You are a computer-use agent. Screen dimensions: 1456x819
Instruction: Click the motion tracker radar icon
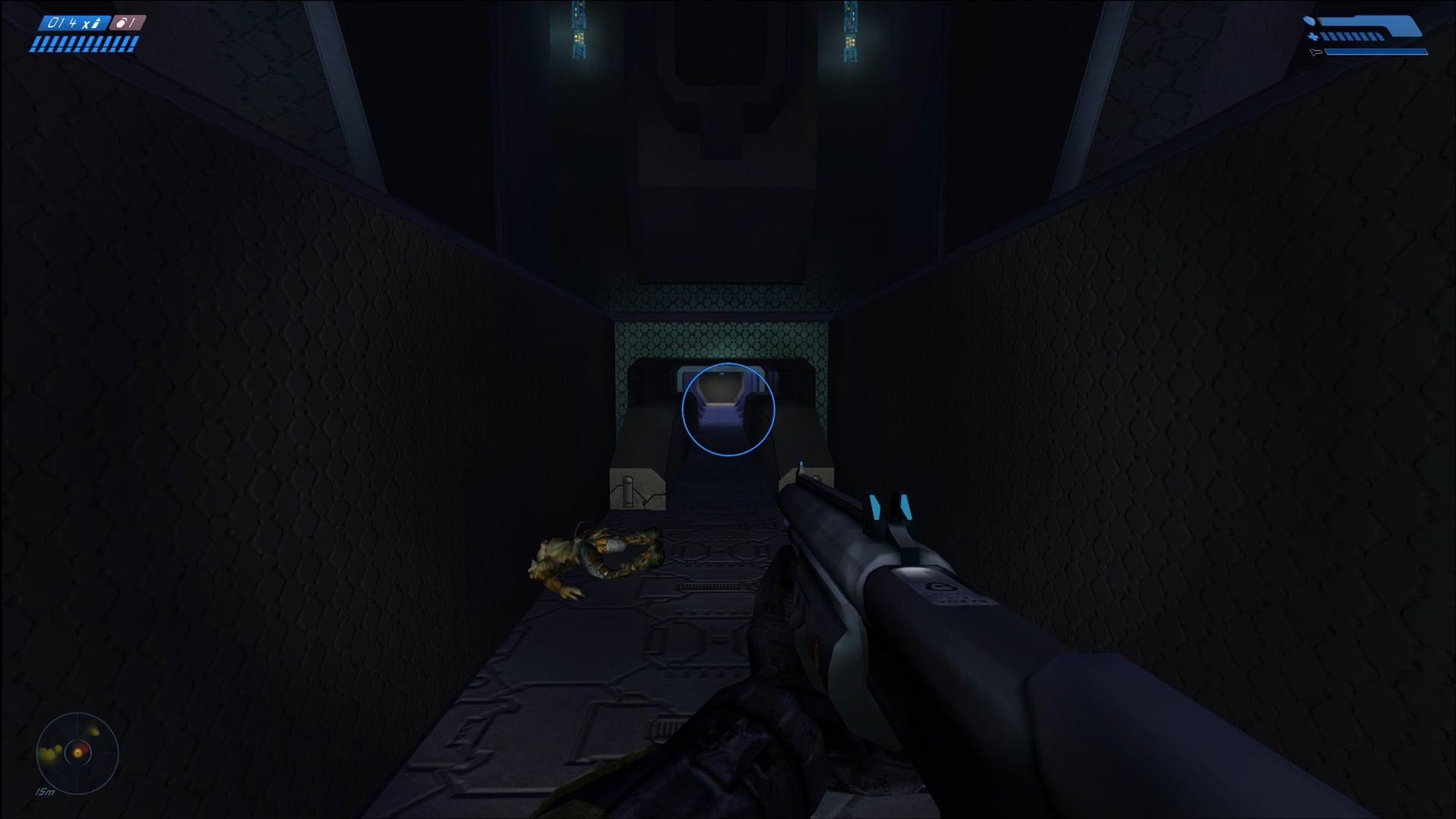point(77,755)
